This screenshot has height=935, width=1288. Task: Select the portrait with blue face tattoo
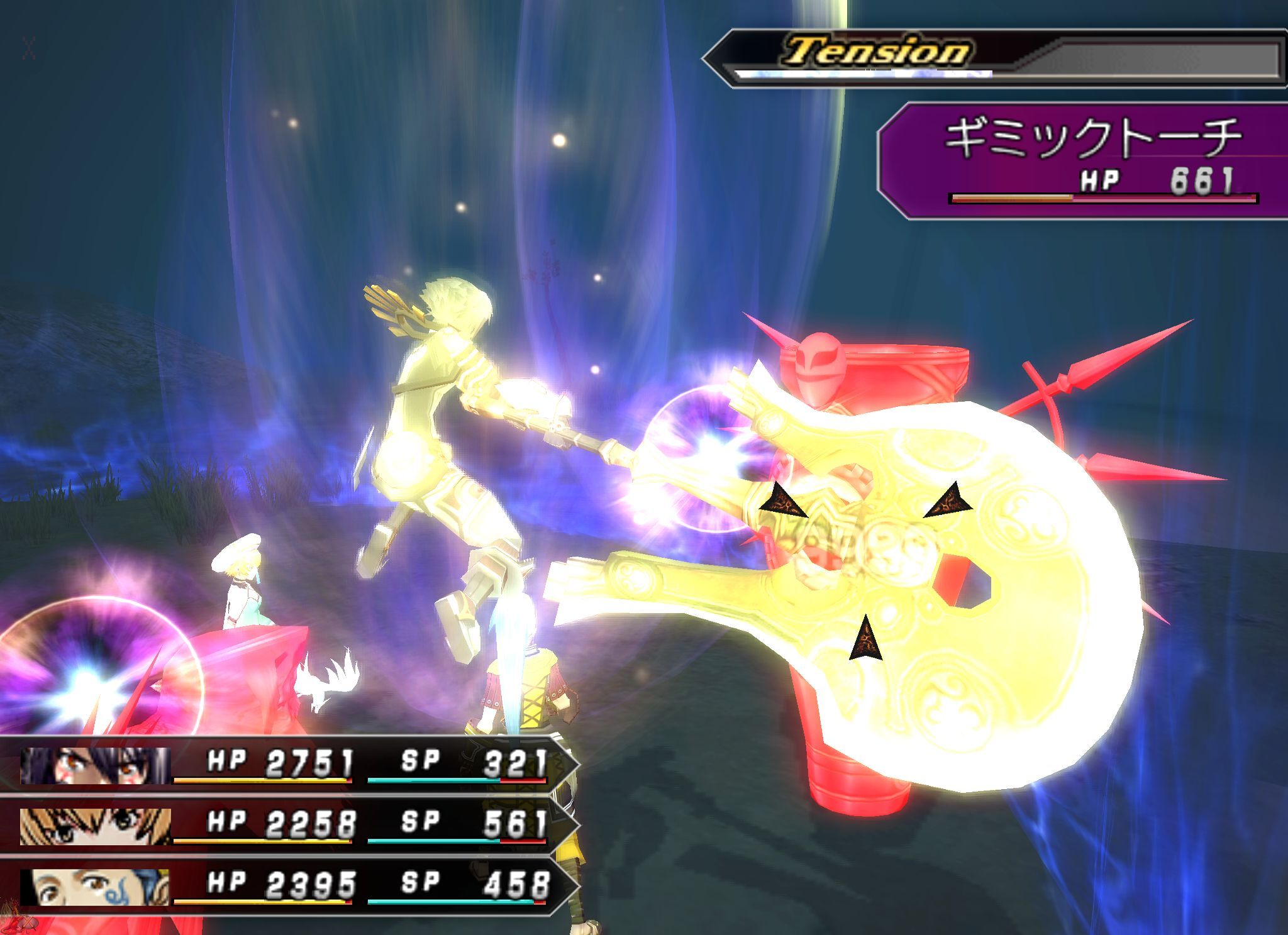[95, 887]
